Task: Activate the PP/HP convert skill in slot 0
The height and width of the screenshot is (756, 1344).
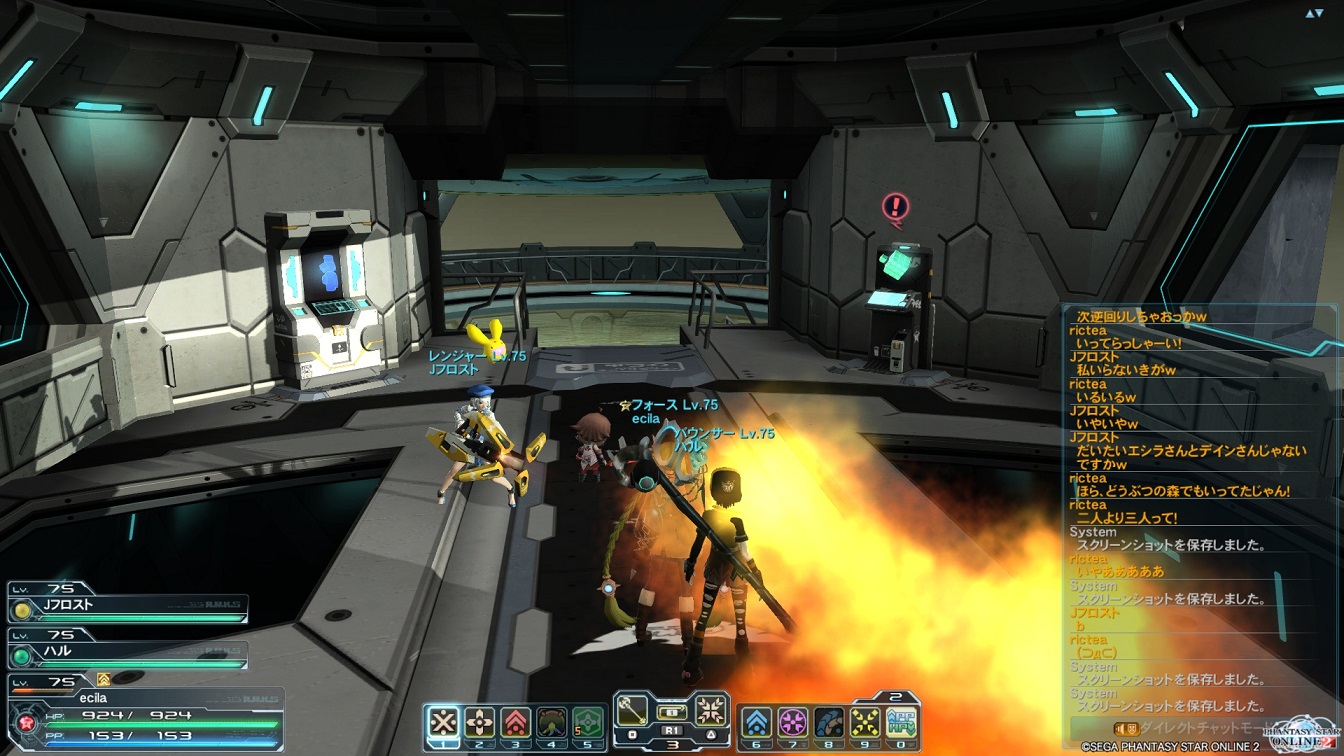Action: coord(901,722)
